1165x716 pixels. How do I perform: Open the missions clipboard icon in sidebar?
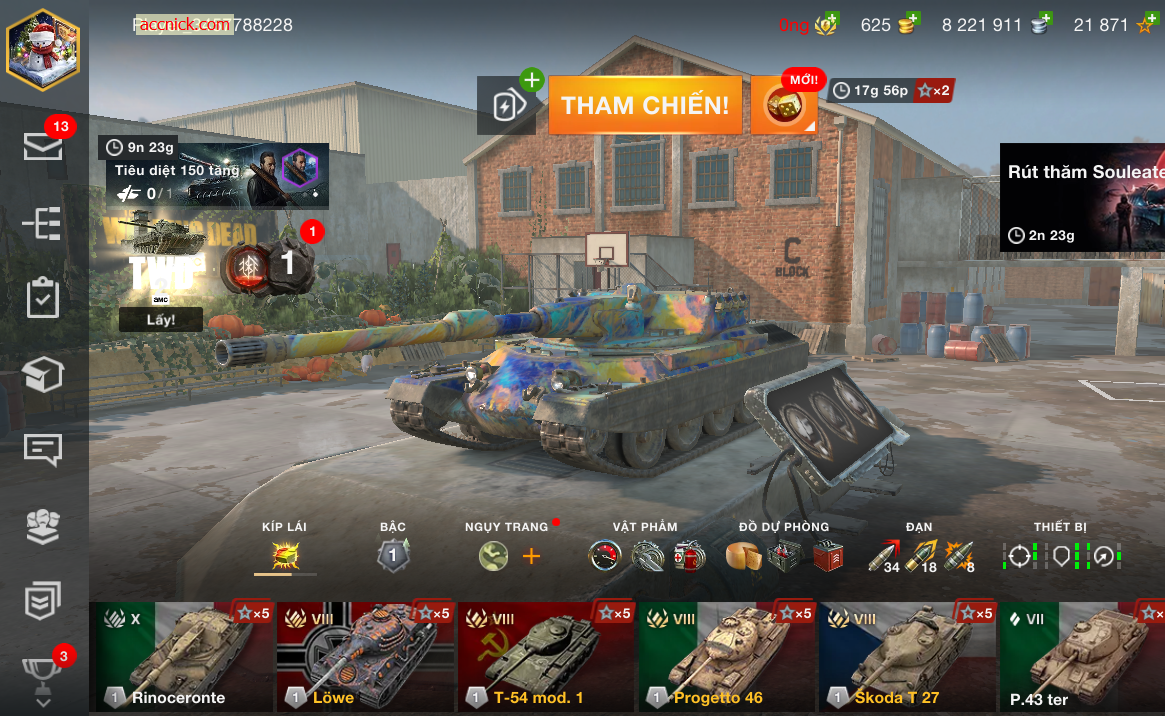(43, 298)
